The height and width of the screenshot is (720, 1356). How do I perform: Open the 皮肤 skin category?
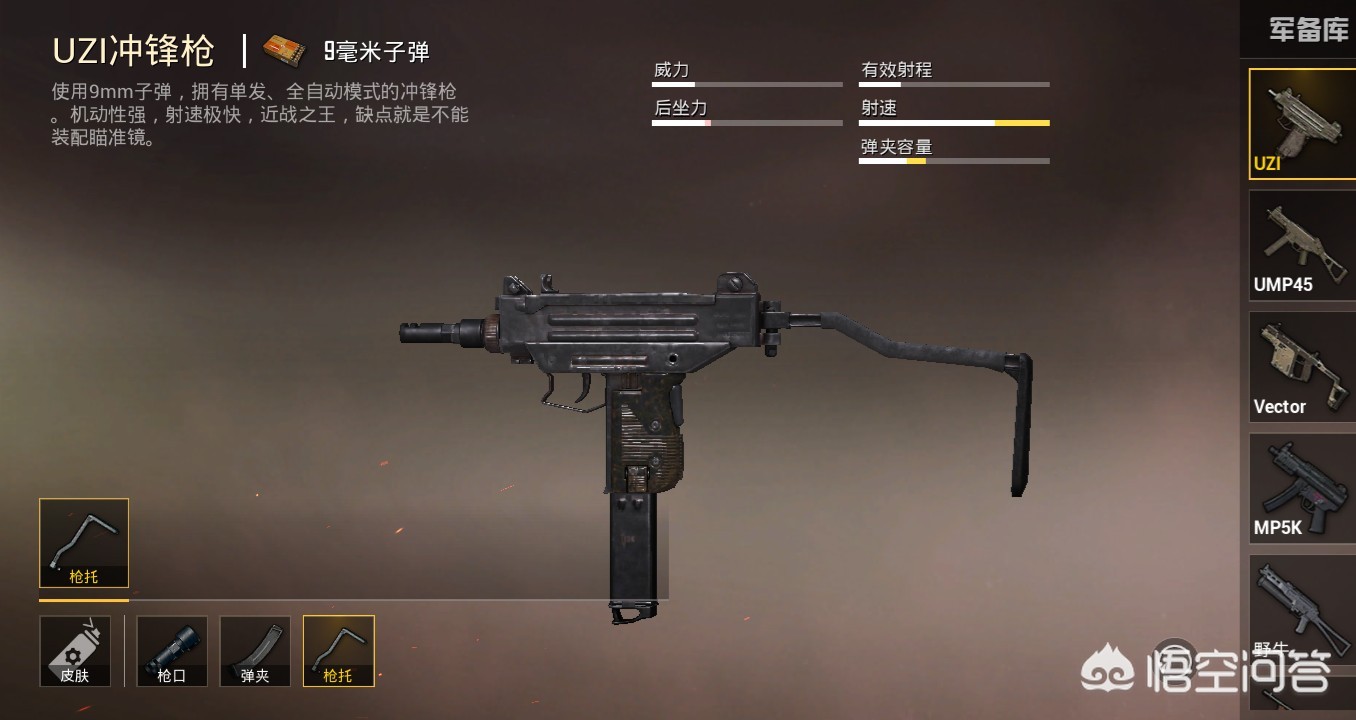[x=75, y=651]
